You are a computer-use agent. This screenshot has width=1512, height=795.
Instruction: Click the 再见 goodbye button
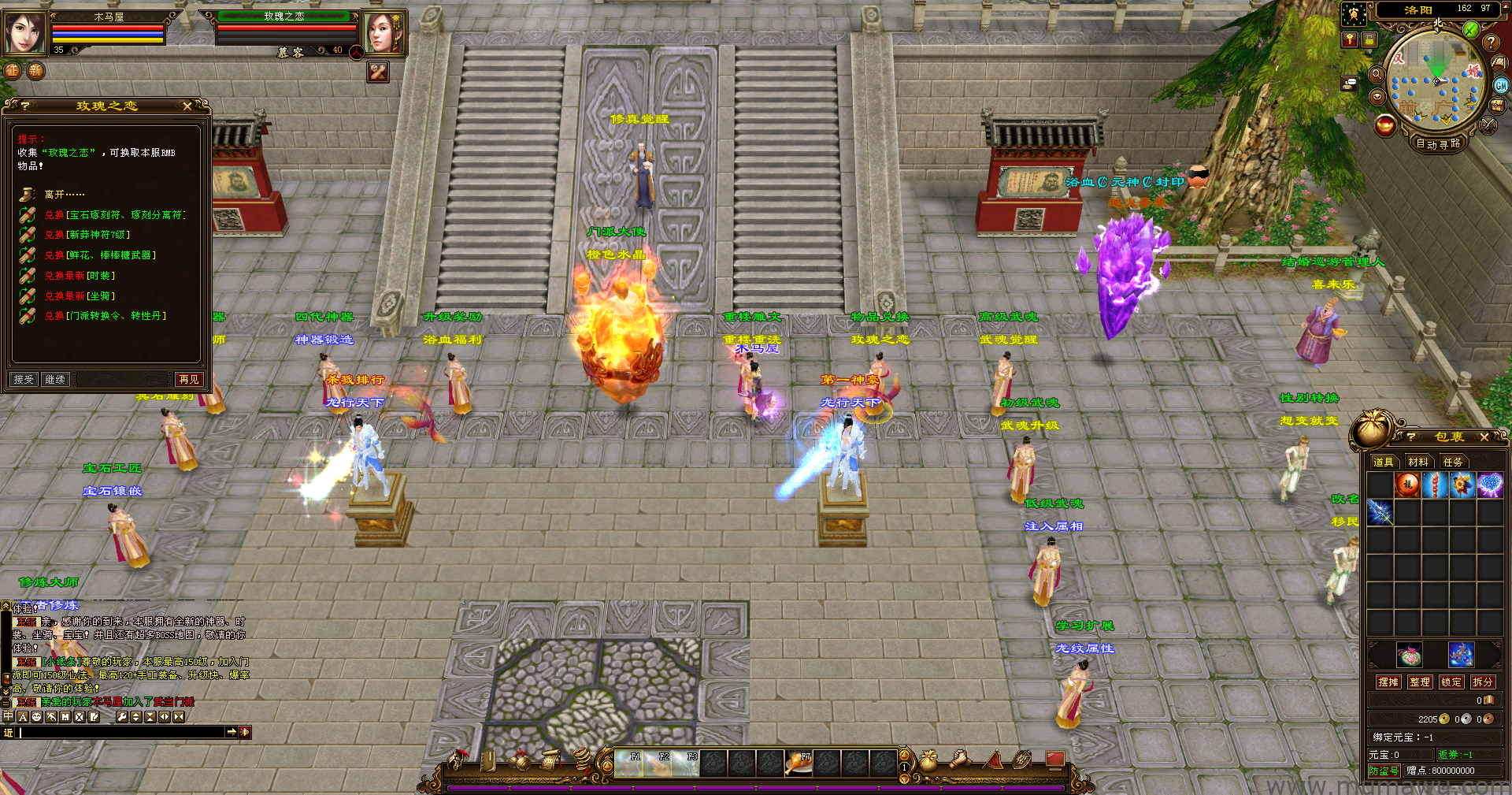coord(189,380)
